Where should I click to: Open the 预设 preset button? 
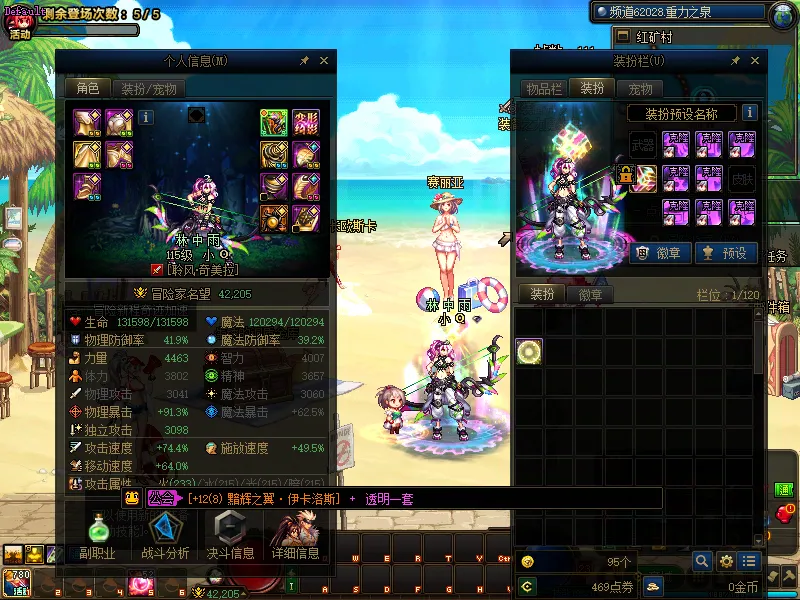pos(726,253)
